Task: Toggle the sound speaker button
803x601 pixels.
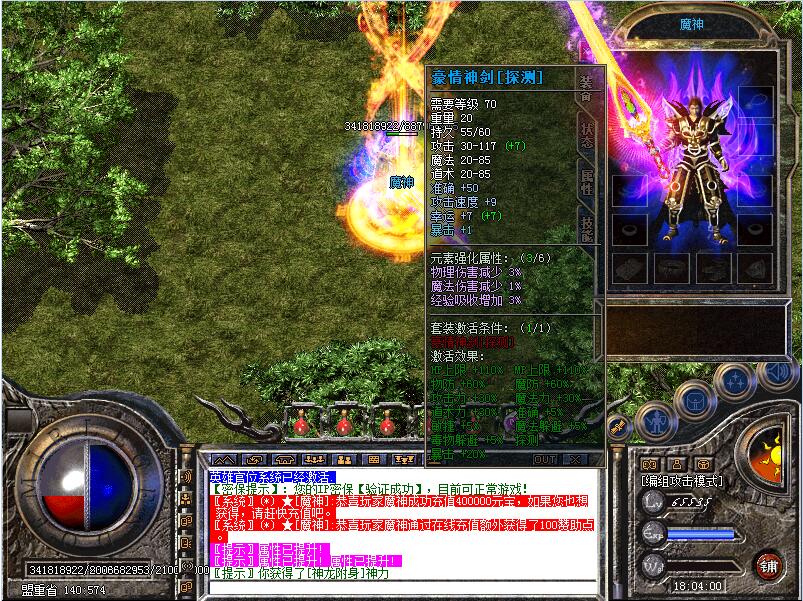Action: click(777, 372)
